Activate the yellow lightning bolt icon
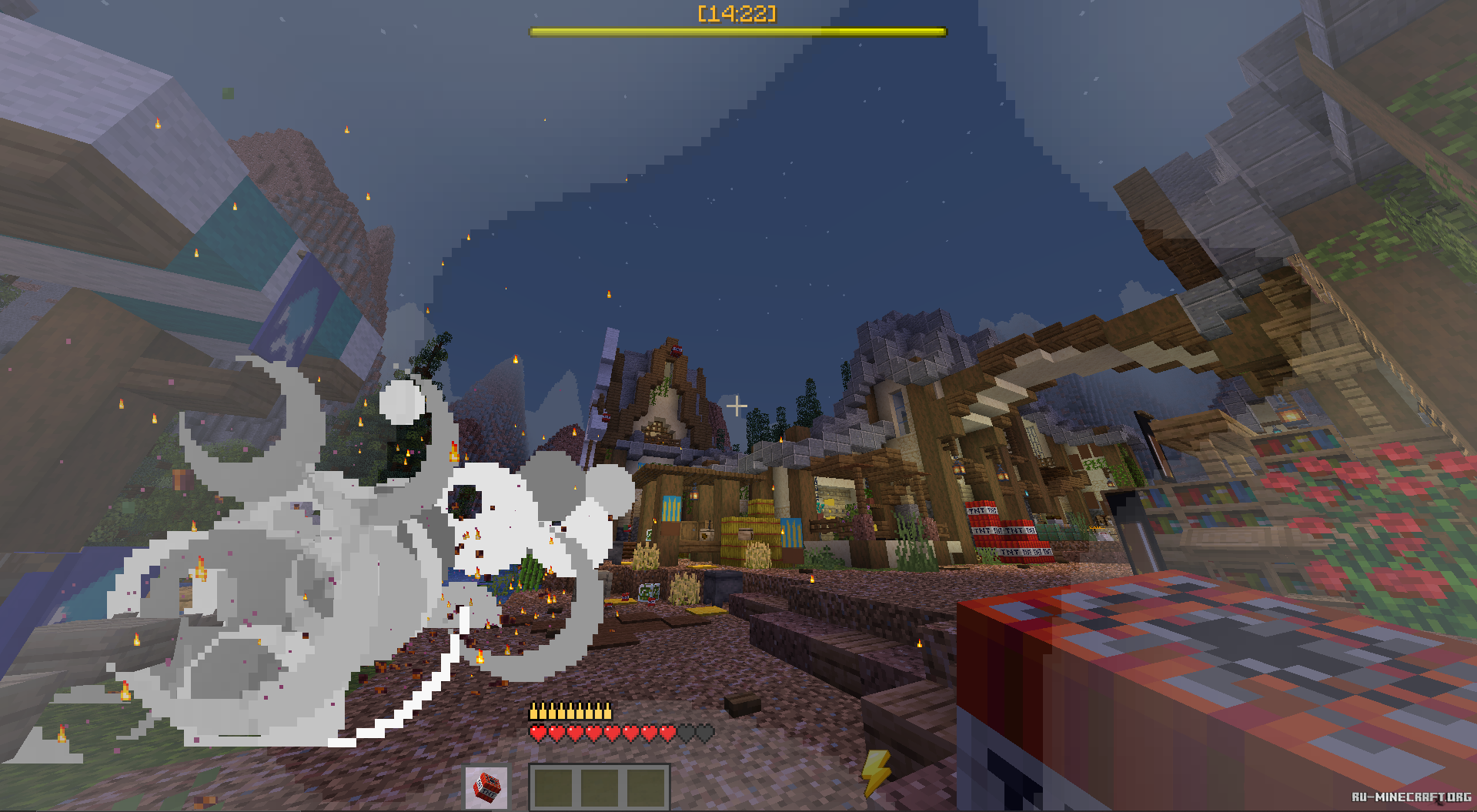The width and height of the screenshot is (1477, 812). [876, 772]
